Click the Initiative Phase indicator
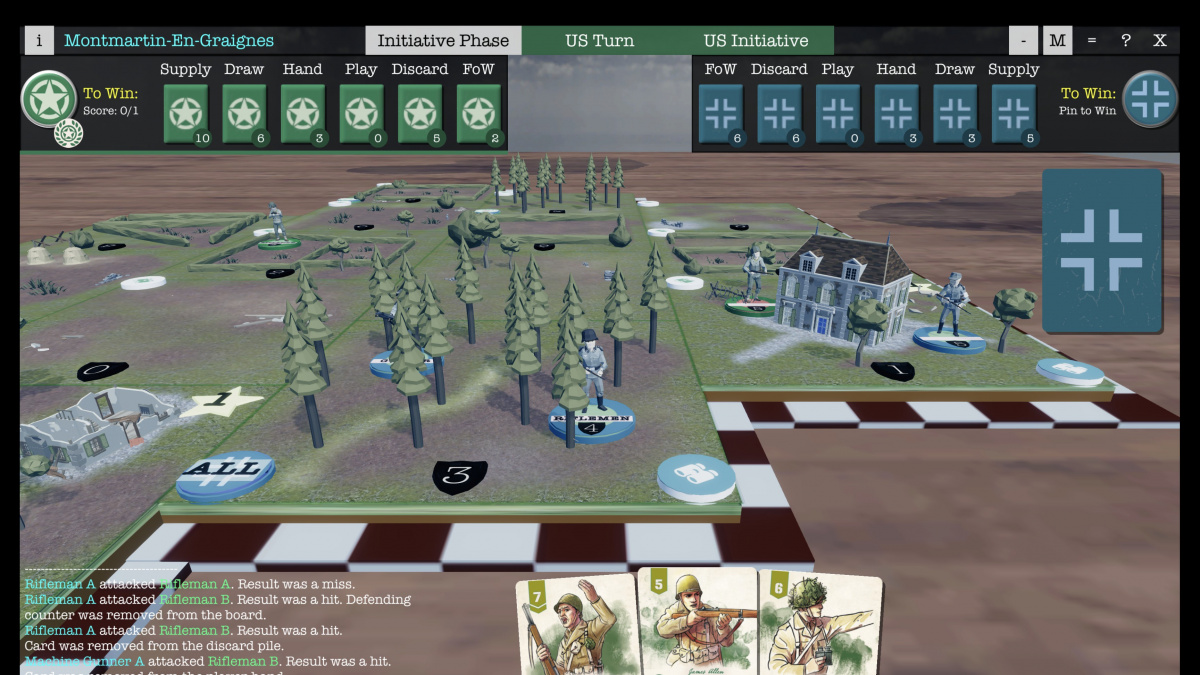Image resolution: width=1200 pixels, height=675 pixels. 443,41
